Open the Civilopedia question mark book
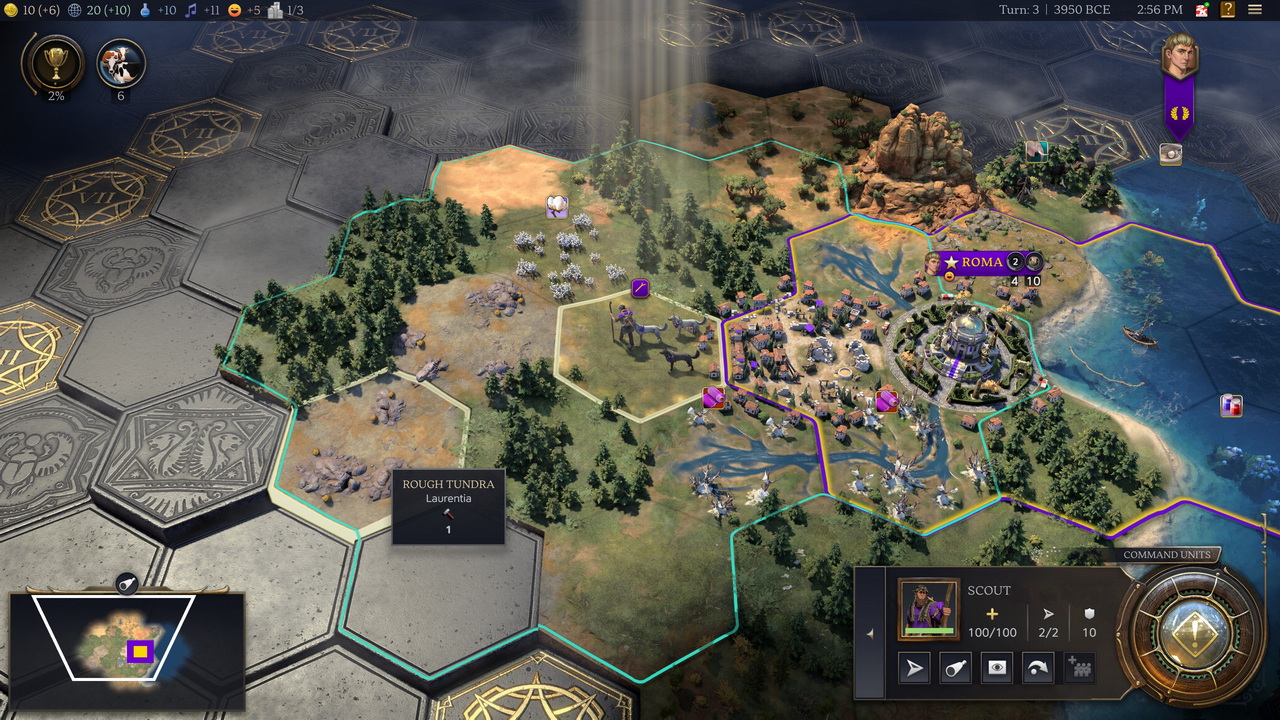 pyautogui.click(x=1227, y=10)
